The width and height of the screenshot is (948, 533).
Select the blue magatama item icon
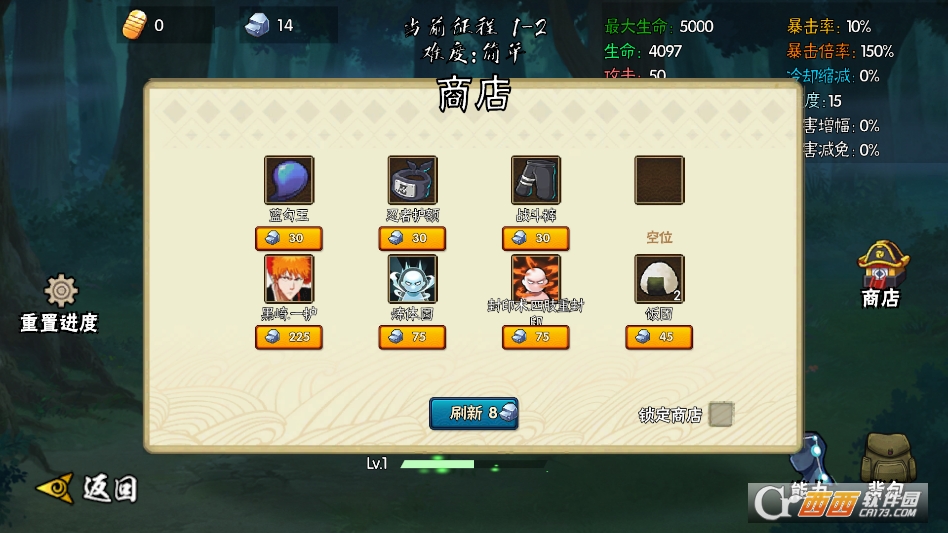click(x=289, y=180)
